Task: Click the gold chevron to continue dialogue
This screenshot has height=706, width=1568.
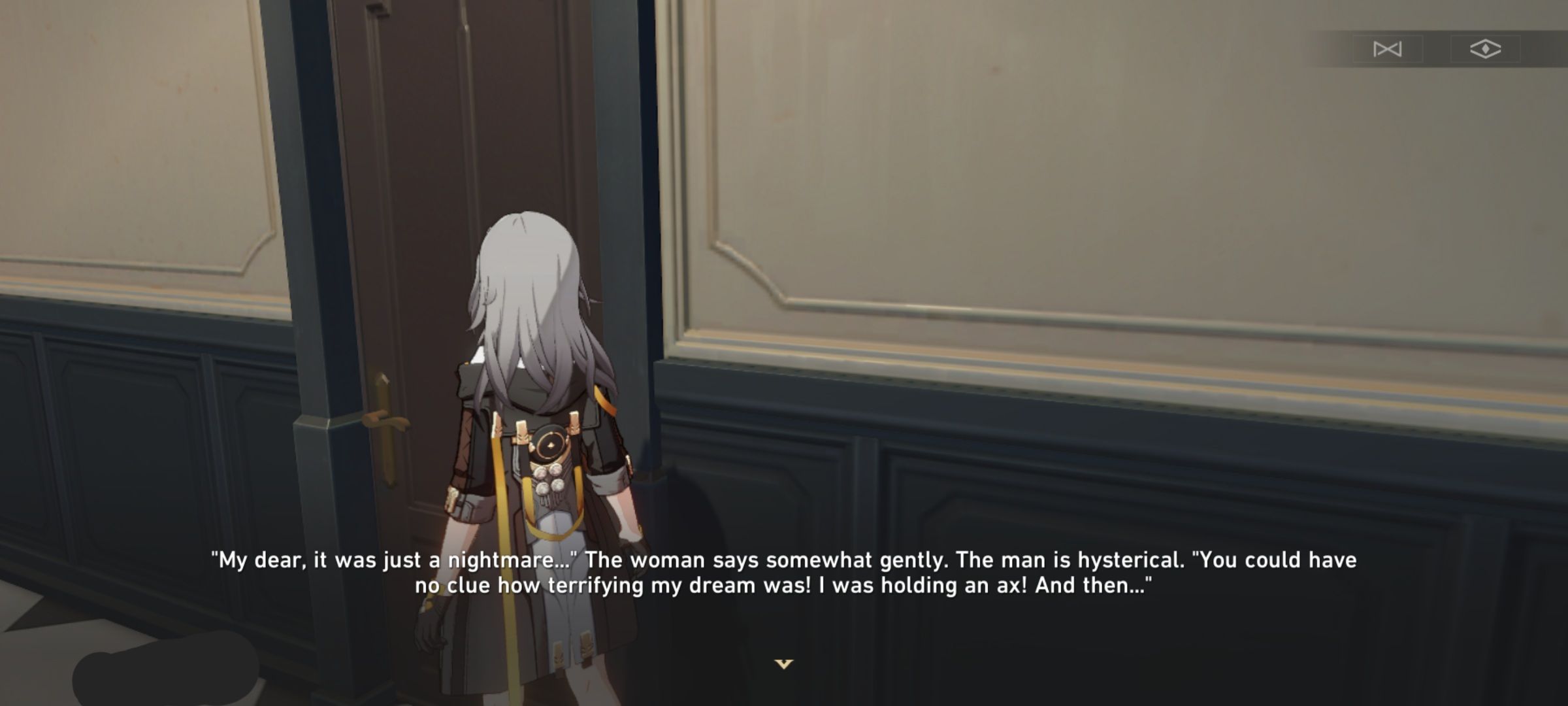Action: click(784, 662)
